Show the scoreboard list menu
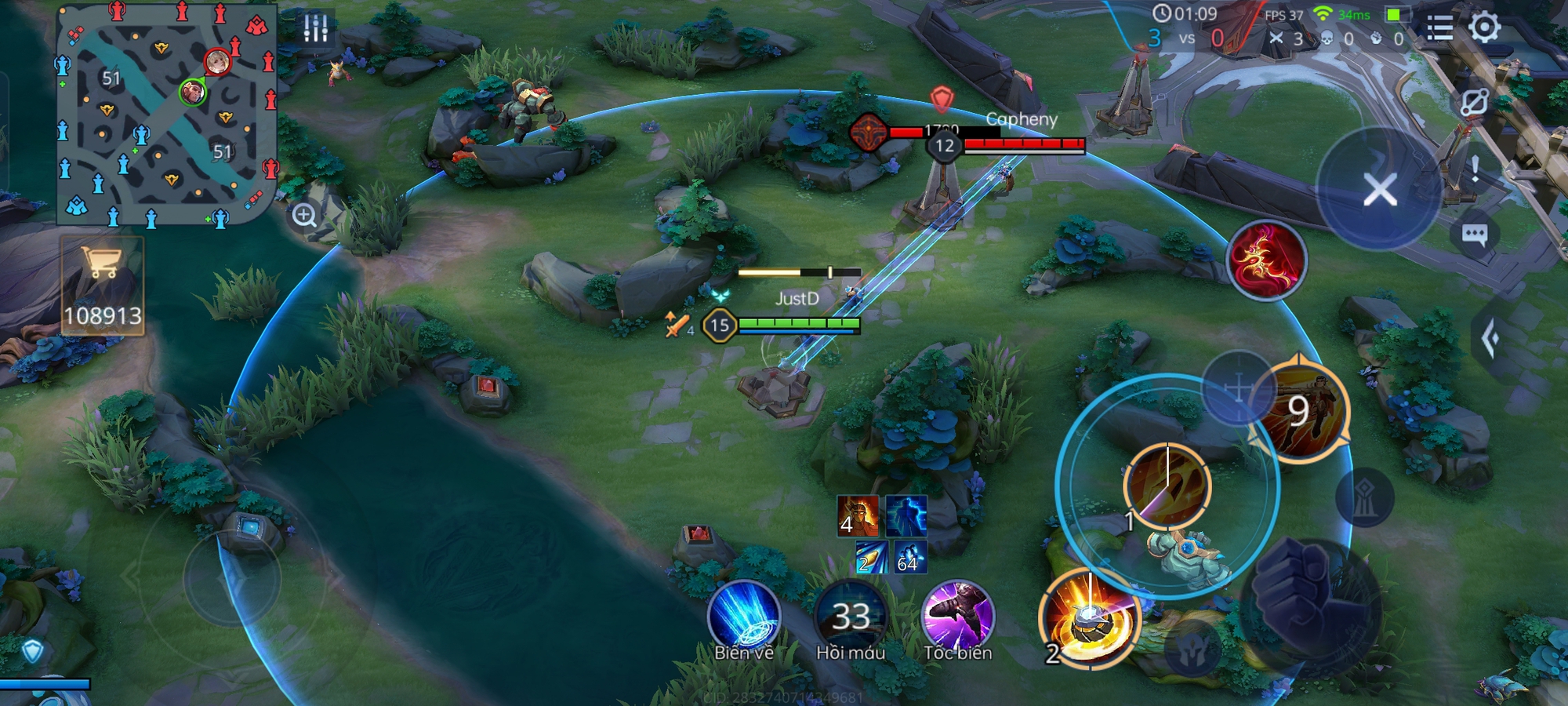Image resolution: width=1568 pixels, height=706 pixels. tap(1439, 29)
